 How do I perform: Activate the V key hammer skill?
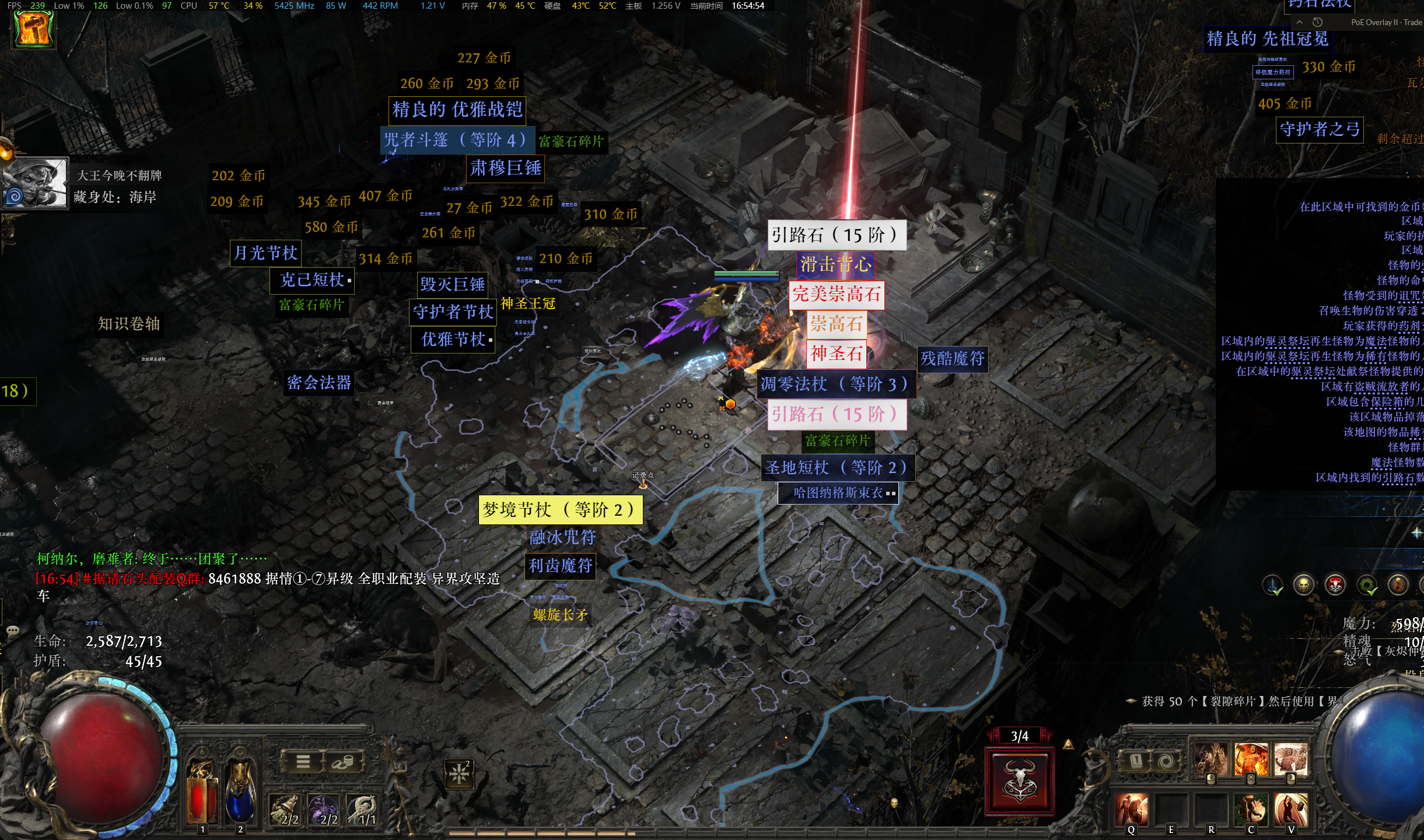click(1290, 810)
